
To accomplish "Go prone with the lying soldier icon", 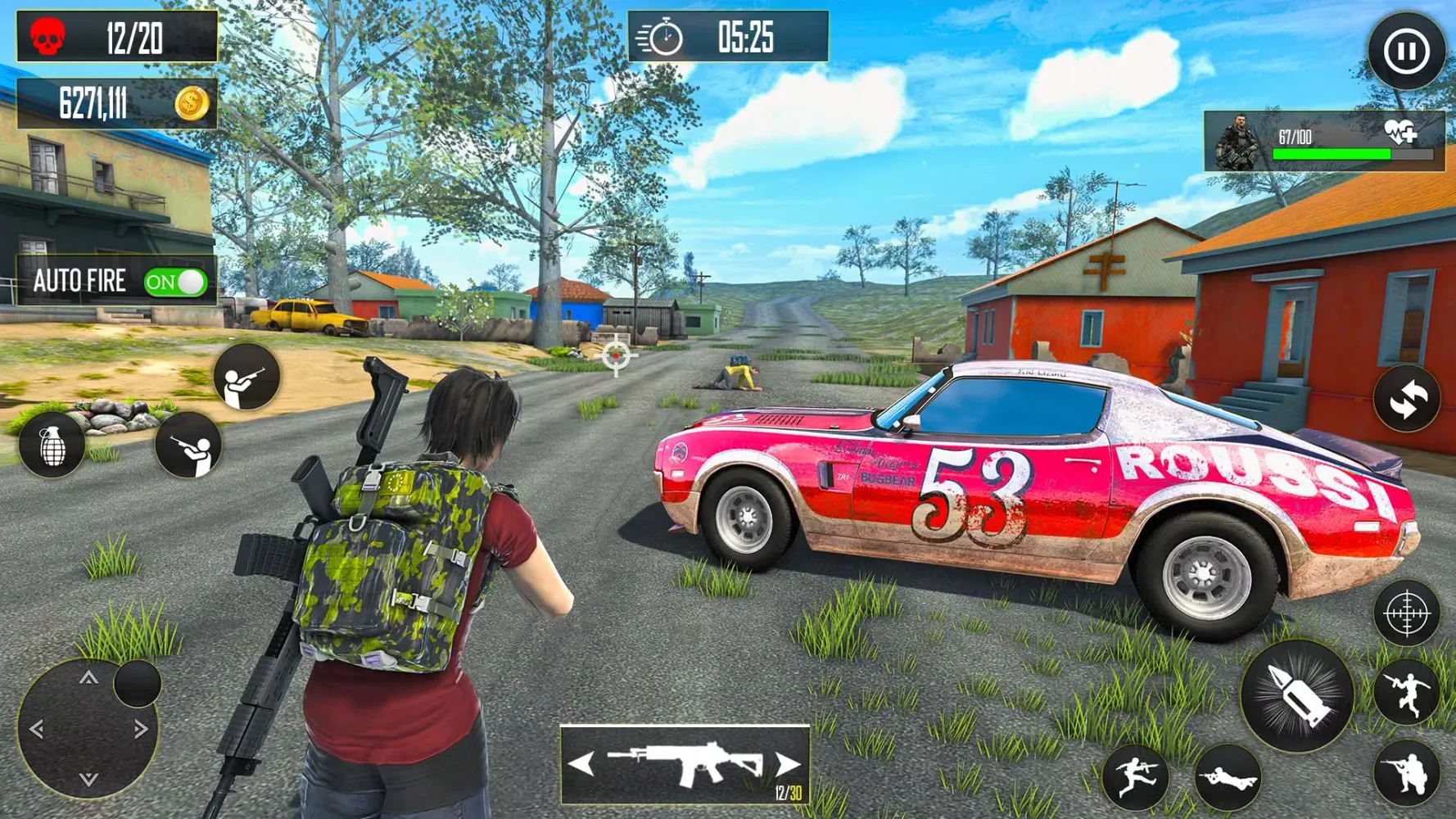I will coord(1227,777).
